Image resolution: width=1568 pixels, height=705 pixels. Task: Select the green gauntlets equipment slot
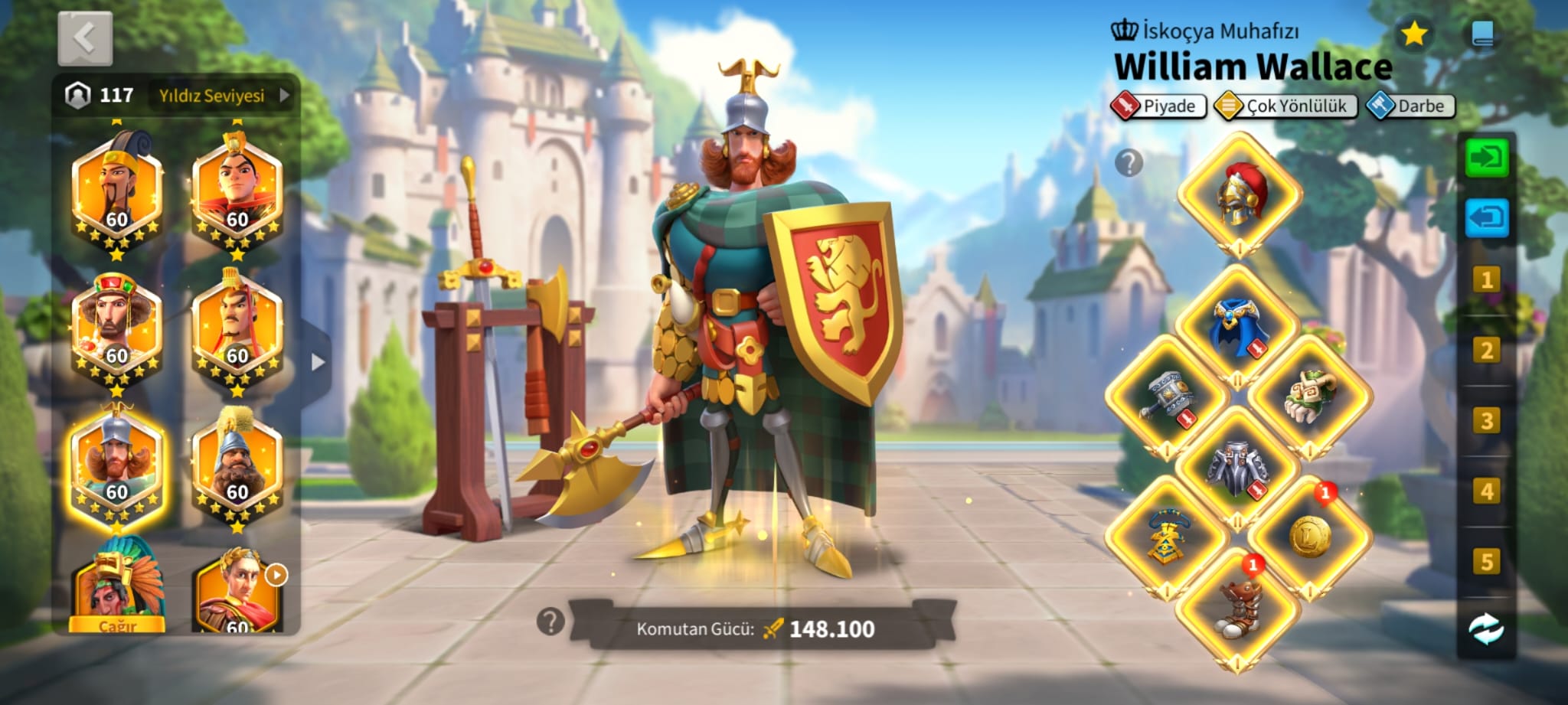(1310, 397)
